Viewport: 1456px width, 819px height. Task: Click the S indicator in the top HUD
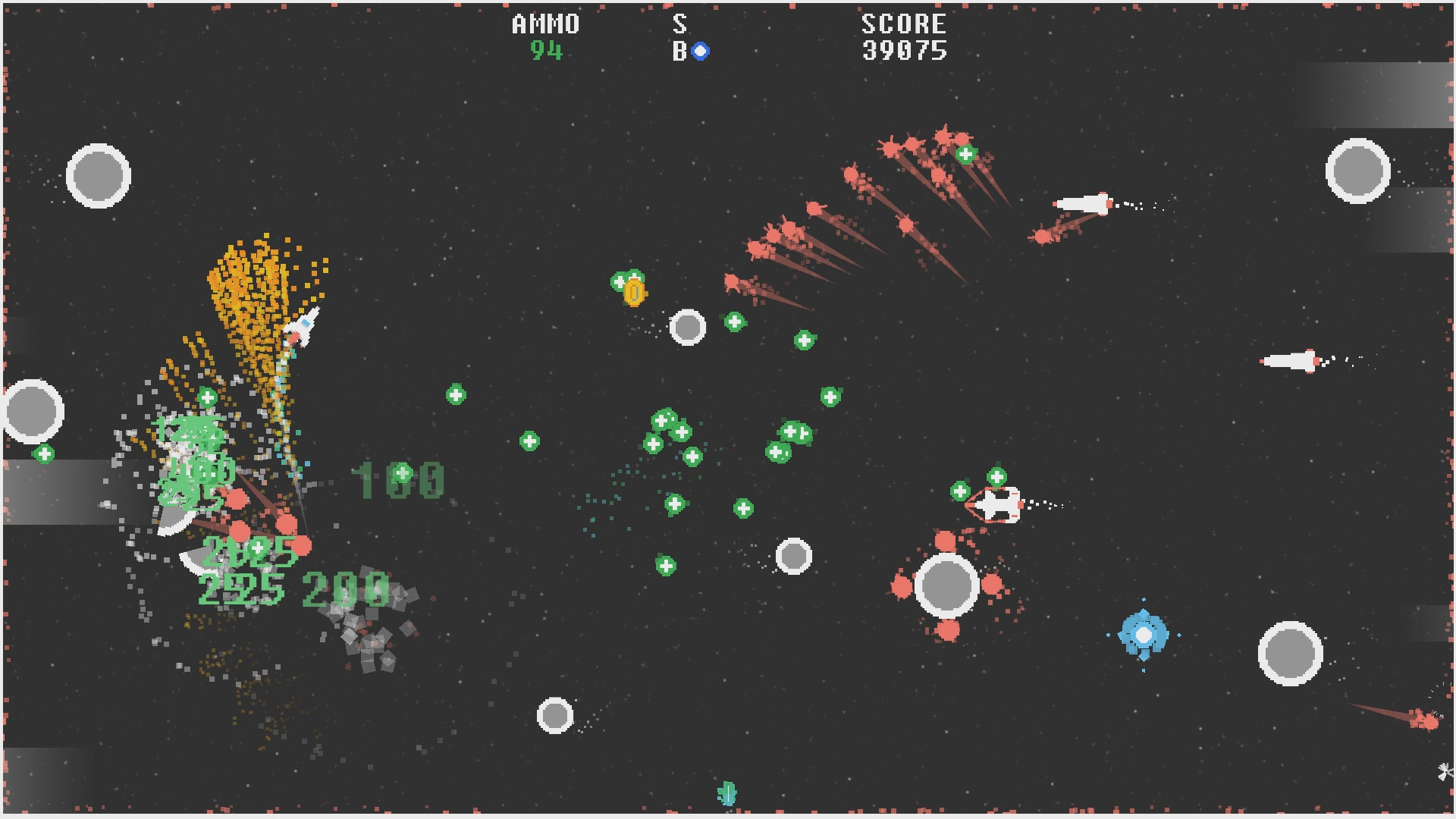pos(680,23)
